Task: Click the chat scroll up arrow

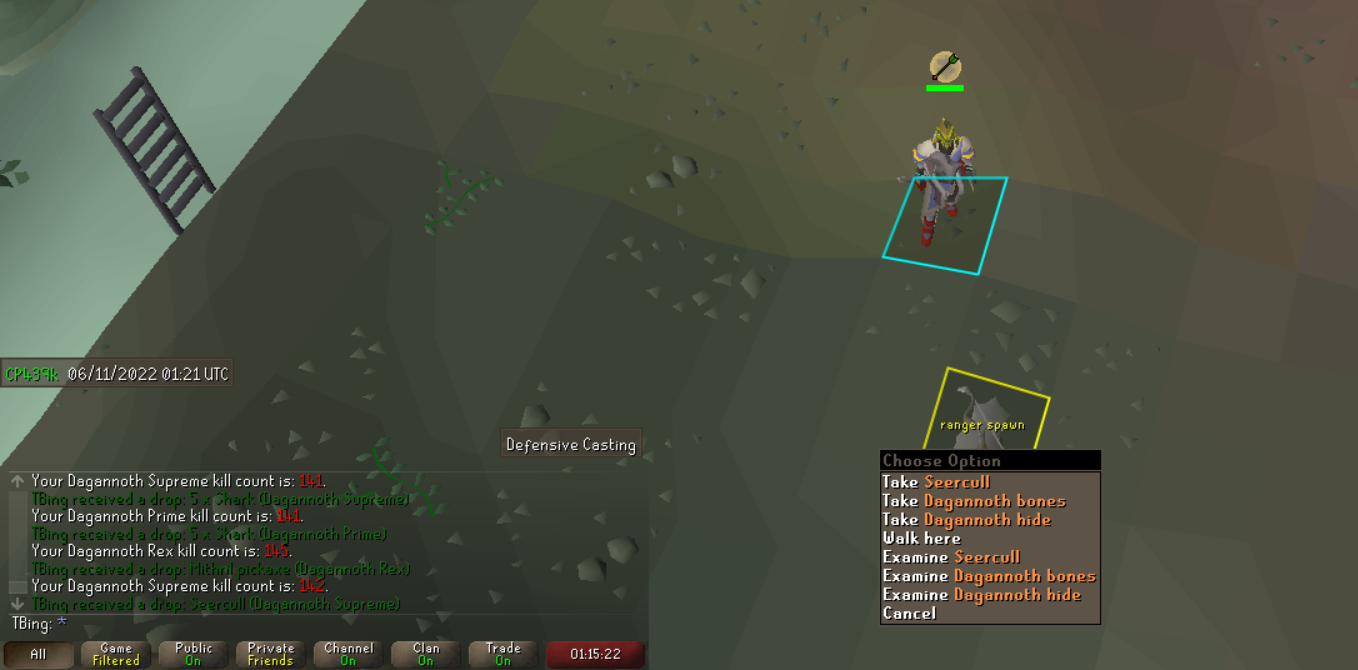Action: click(17, 481)
